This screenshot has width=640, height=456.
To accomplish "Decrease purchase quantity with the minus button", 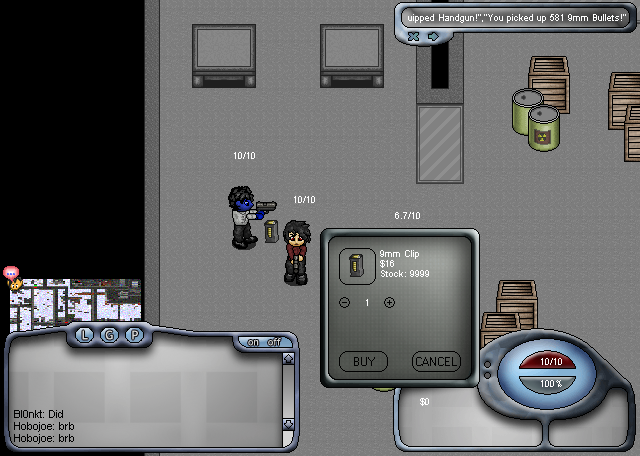I will point(346,302).
